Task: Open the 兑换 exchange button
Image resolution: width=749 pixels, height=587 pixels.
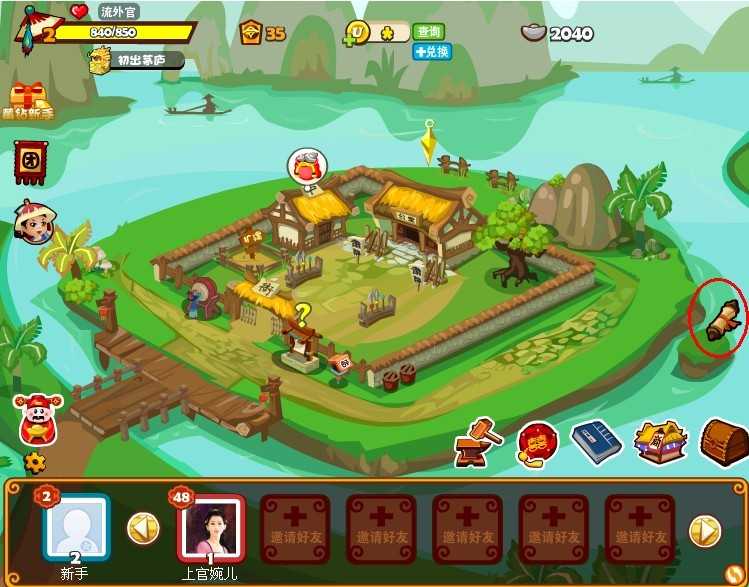Action: pos(432,51)
